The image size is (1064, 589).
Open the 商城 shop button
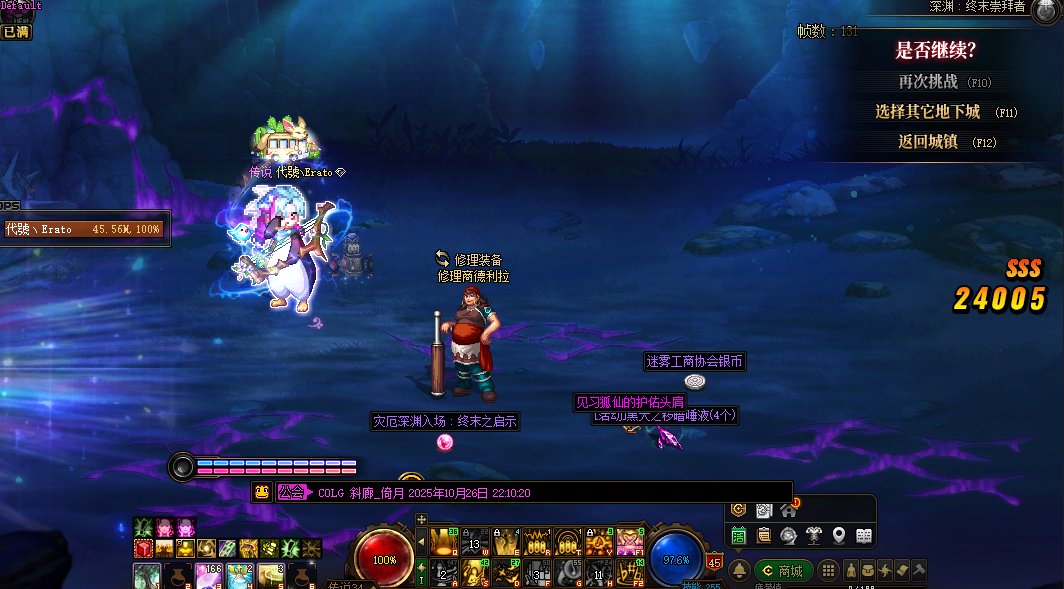tap(783, 571)
